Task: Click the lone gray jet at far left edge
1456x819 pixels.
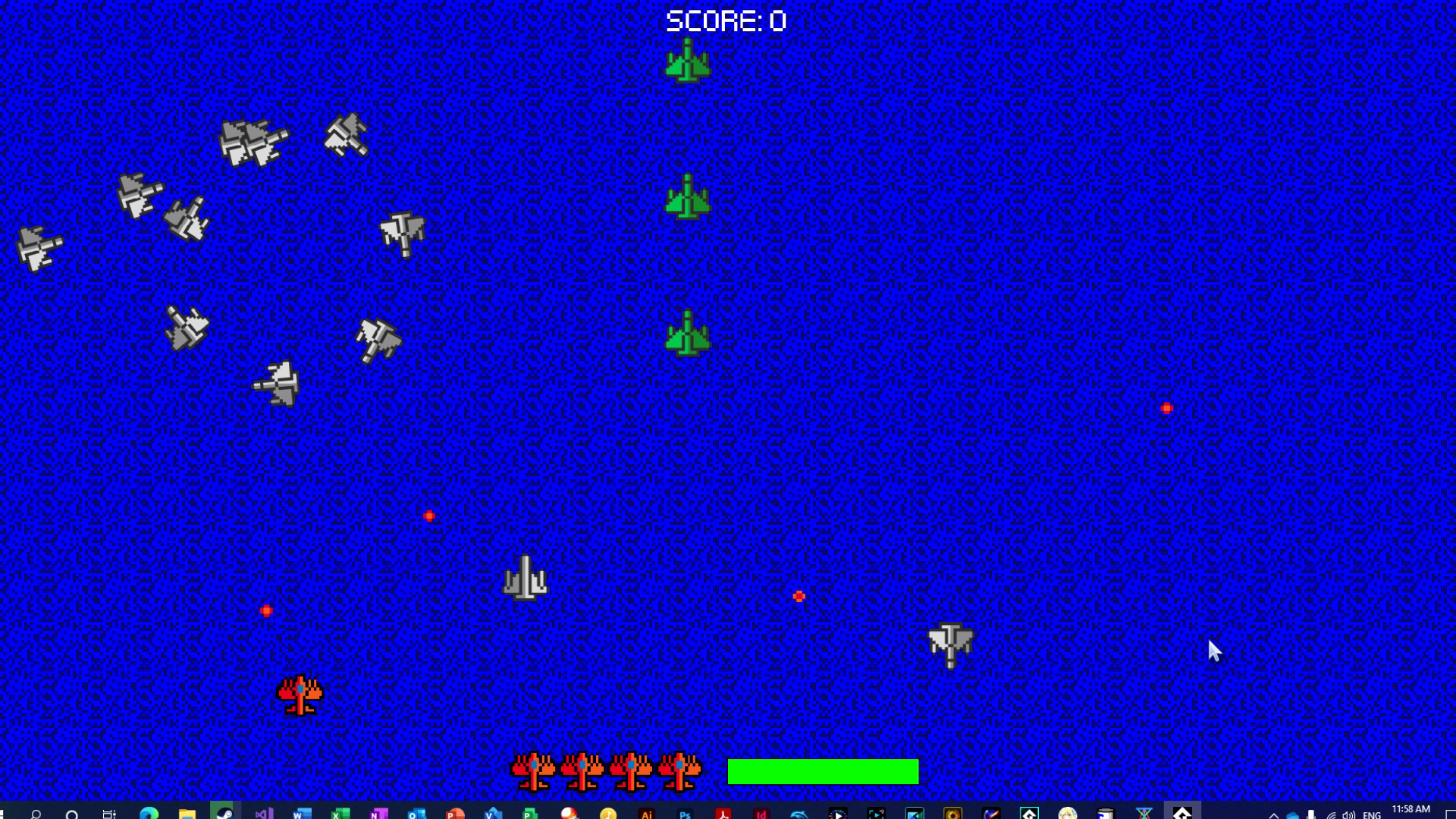Action: pos(36,246)
